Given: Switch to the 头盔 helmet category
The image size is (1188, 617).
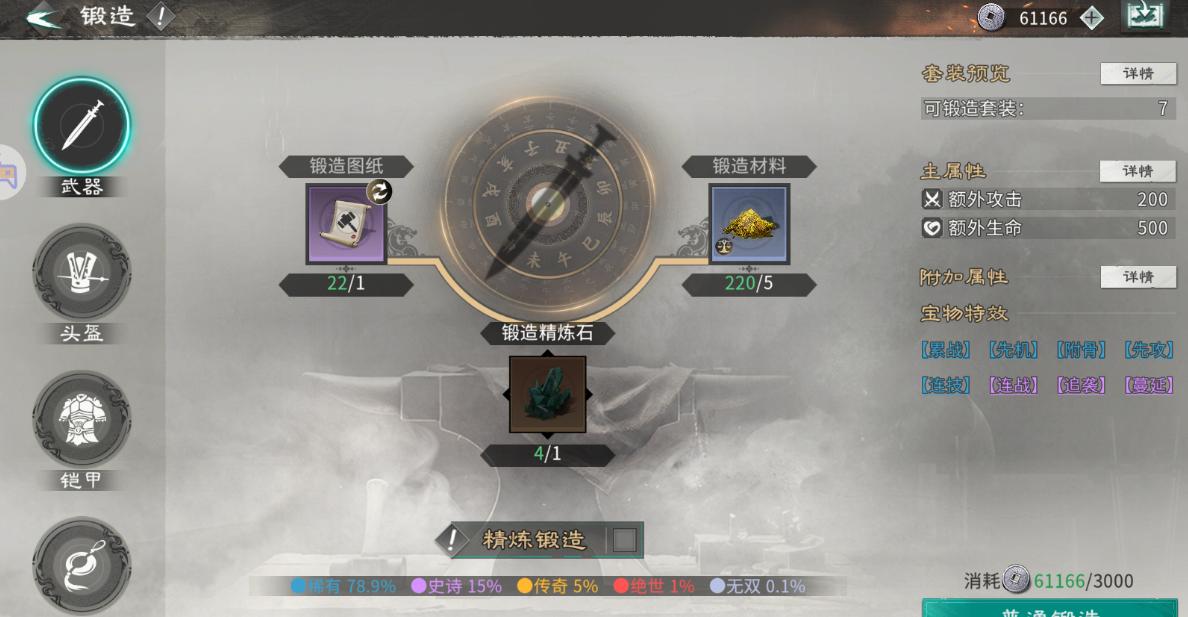Looking at the screenshot, I should pyautogui.click(x=82, y=273).
